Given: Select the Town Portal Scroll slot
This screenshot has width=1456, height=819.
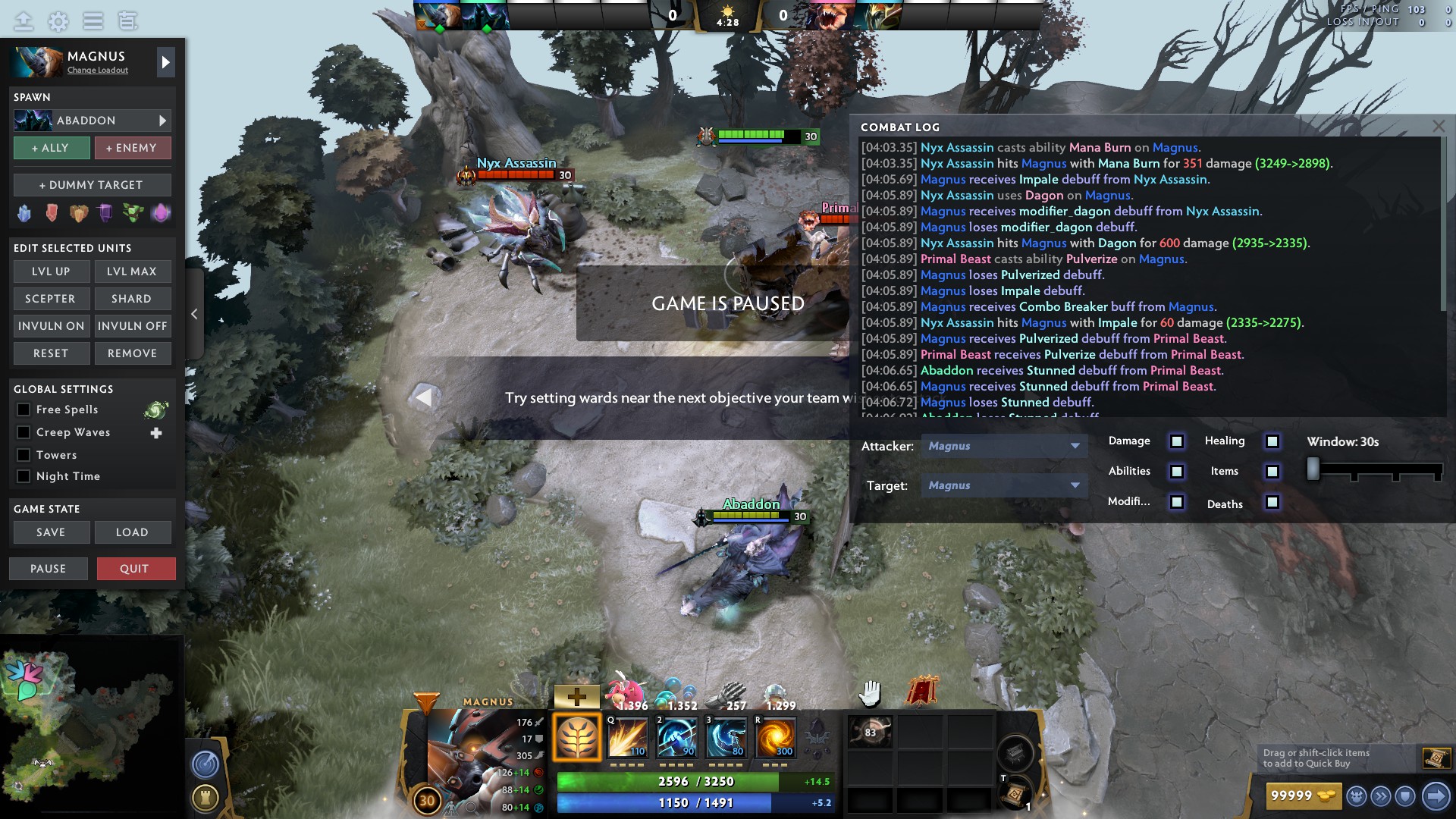Looking at the screenshot, I should tap(1014, 795).
